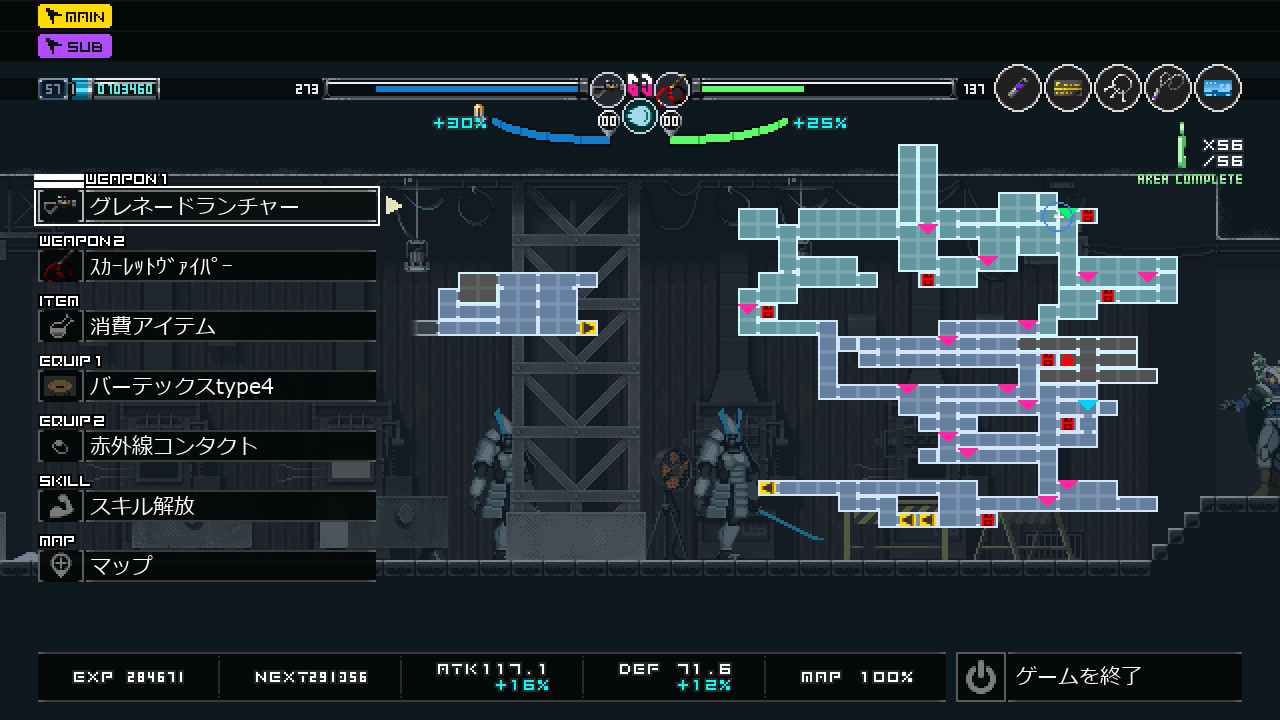1280x720 pixels.
Task: Open the スキル解放 skill menu
Action: coord(208,506)
